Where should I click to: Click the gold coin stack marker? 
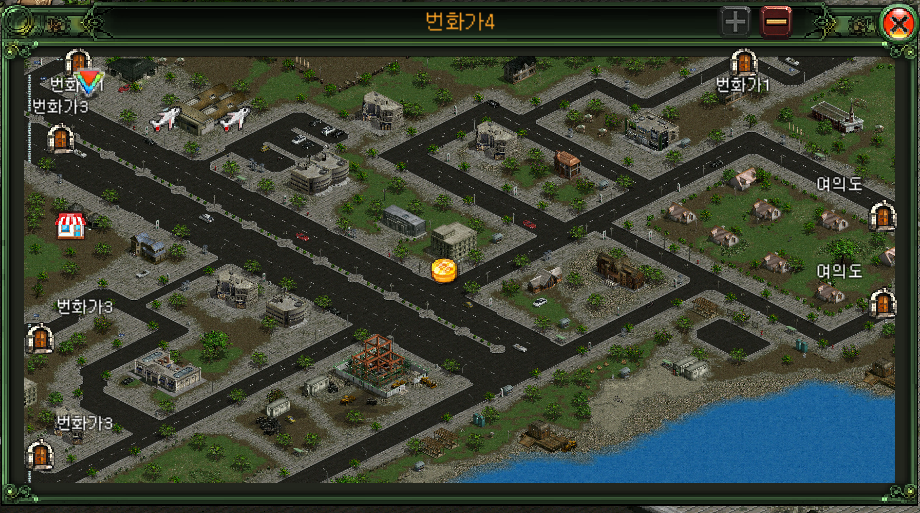[x=444, y=270]
